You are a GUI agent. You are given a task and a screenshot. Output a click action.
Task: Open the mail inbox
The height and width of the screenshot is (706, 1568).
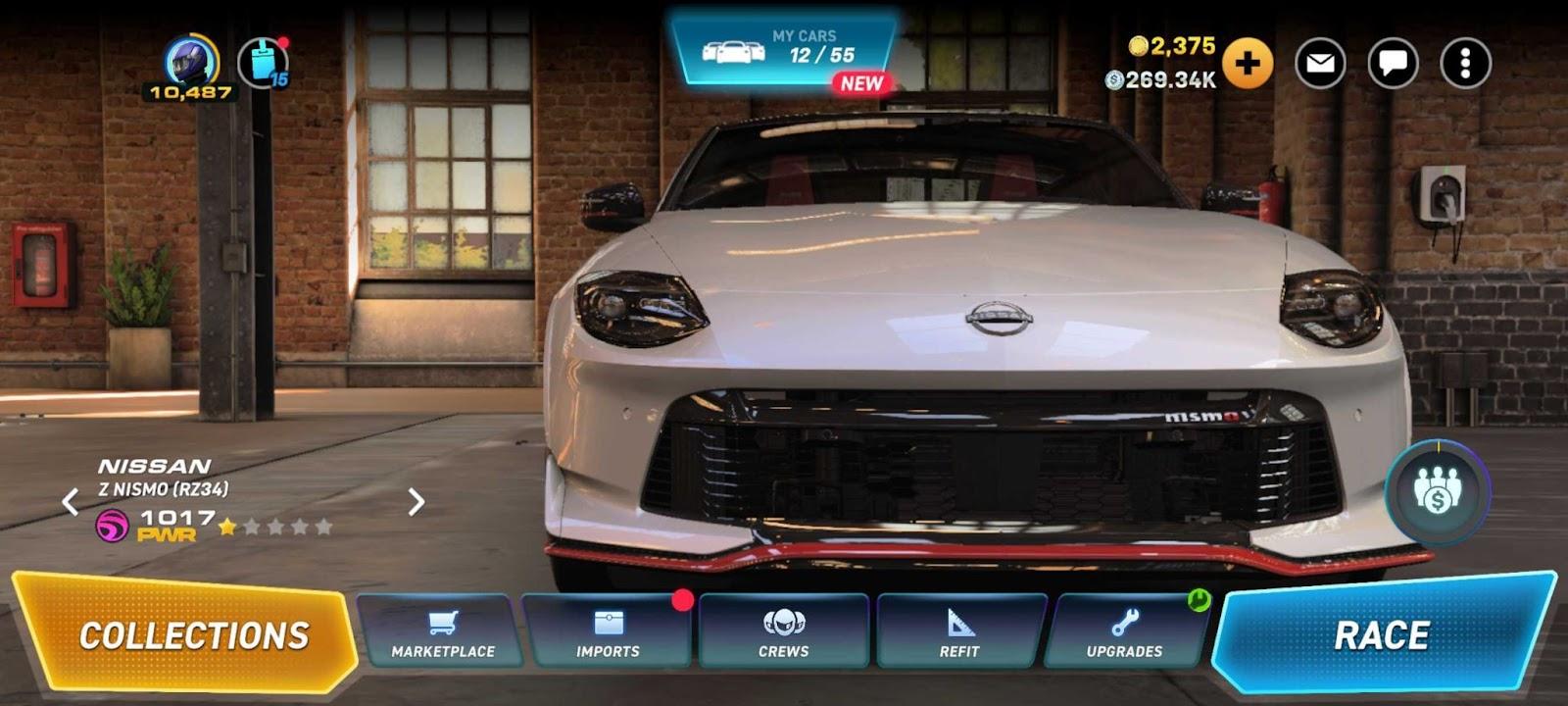pyautogui.click(x=1320, y=64)
